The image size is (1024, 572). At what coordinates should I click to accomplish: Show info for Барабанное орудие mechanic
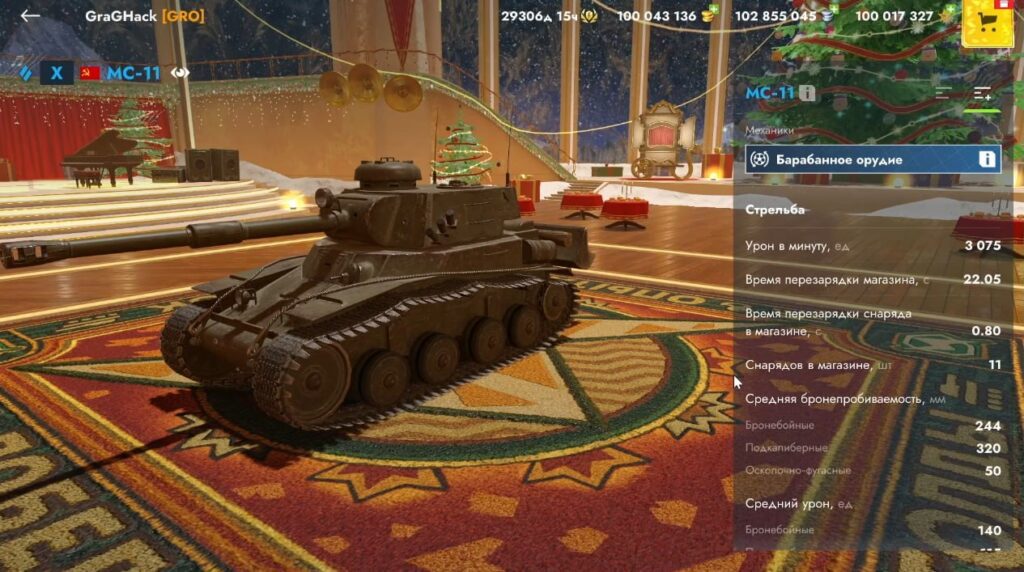click(986, 159)
